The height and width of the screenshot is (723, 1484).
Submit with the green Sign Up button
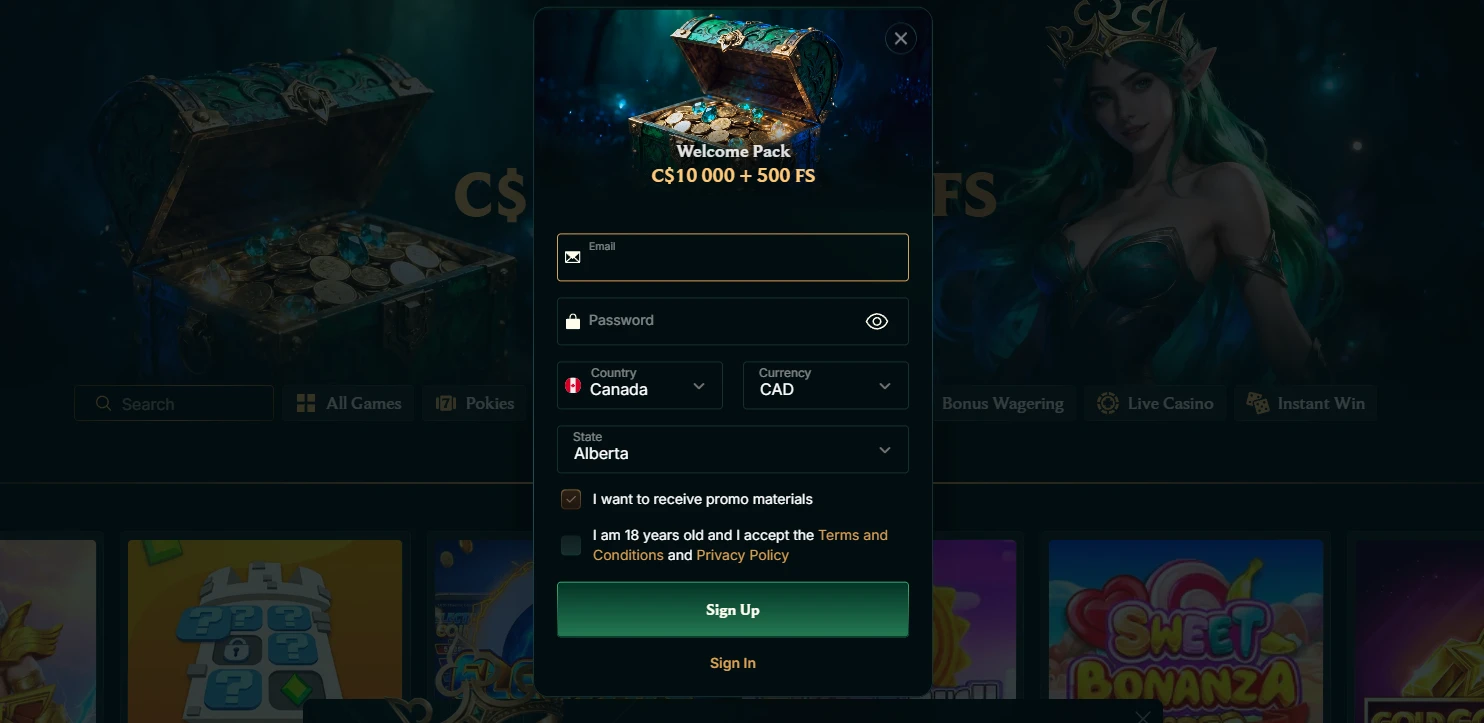coord(732,610)
